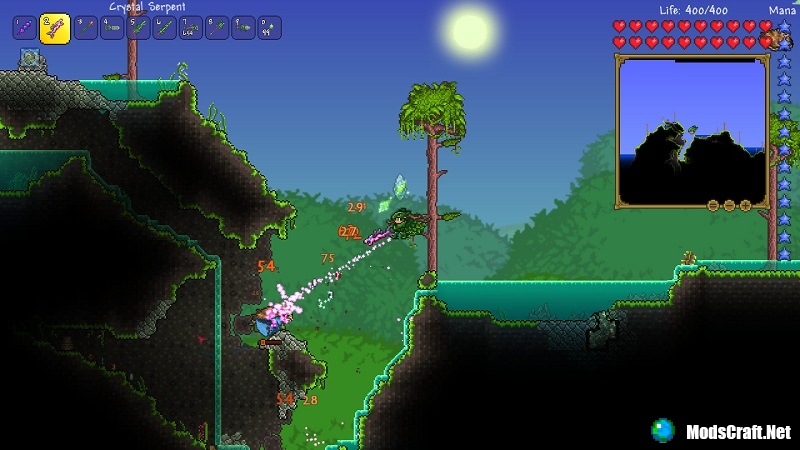Select the green item in hotbar slot 4
The image size is (800, 450).
click(x=112, y=28)
